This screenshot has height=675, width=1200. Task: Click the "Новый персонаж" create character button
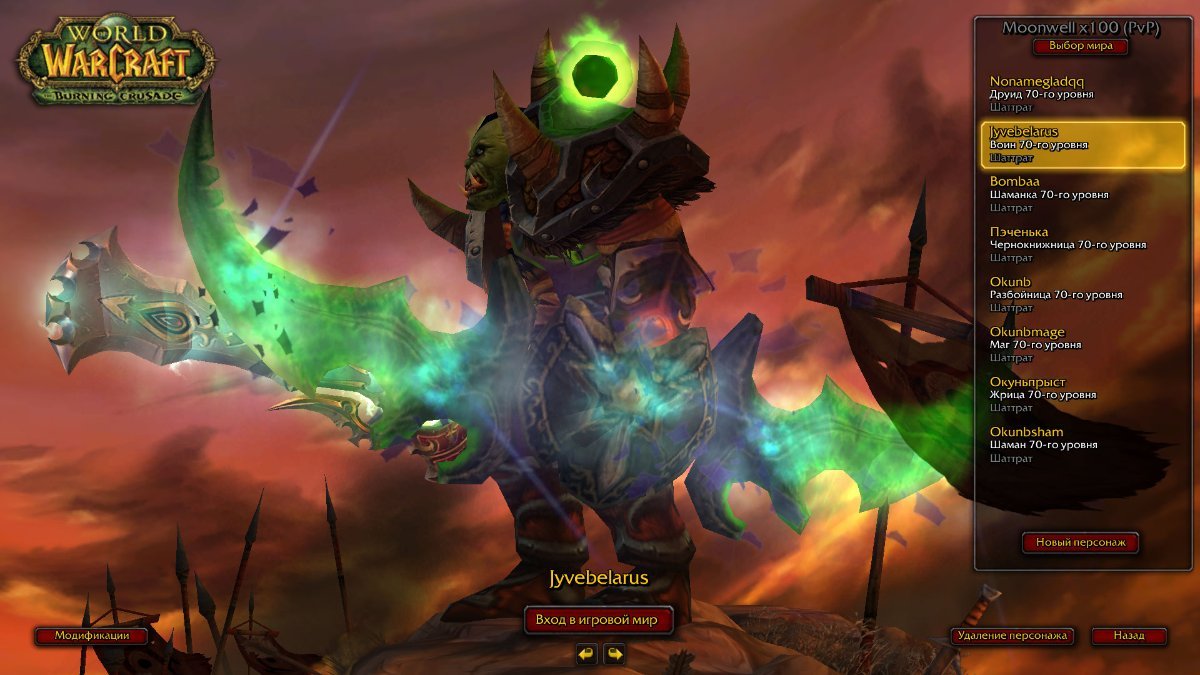coord(1080,543)
